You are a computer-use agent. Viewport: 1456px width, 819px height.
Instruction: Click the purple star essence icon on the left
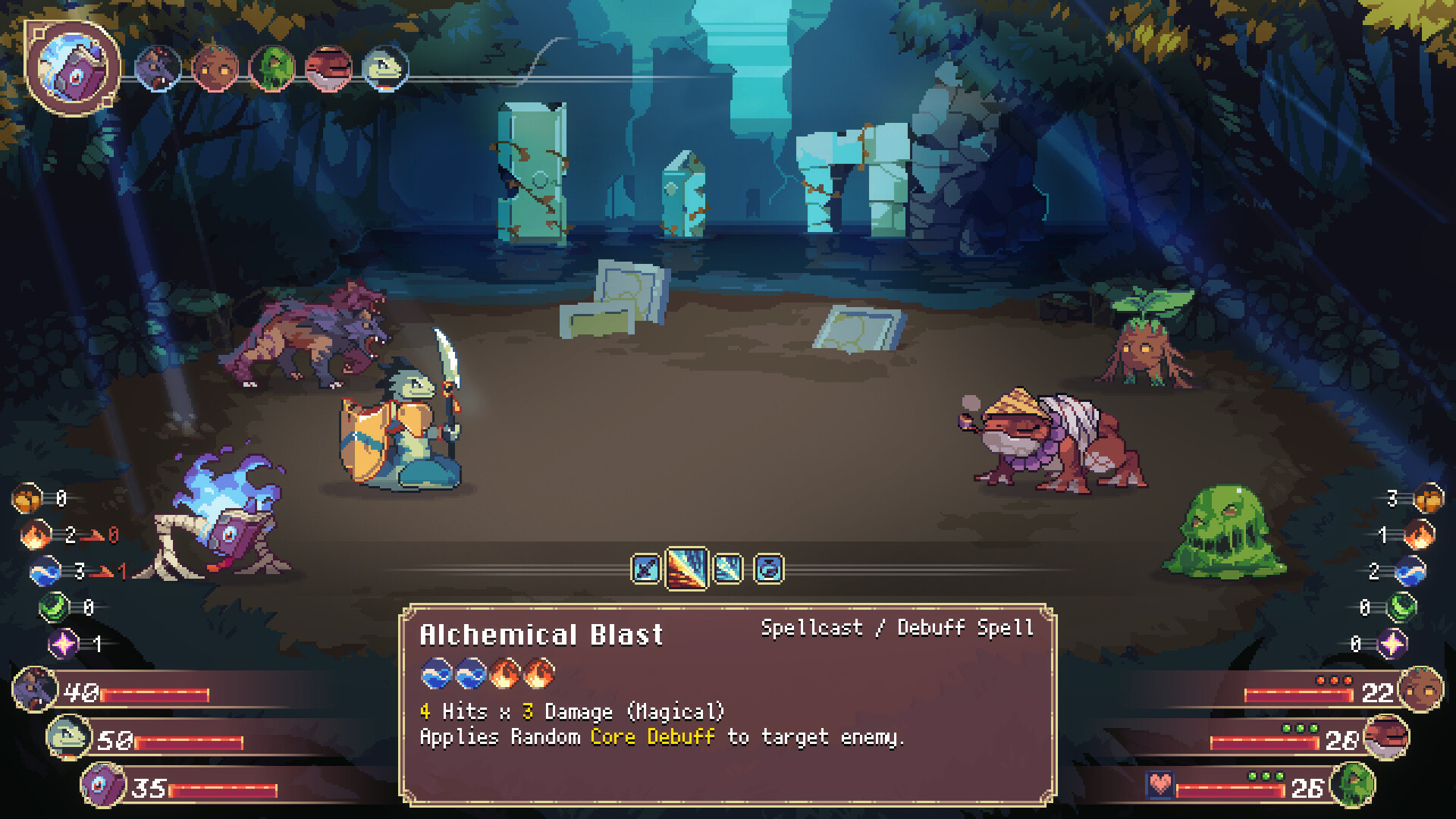(64, 642)
